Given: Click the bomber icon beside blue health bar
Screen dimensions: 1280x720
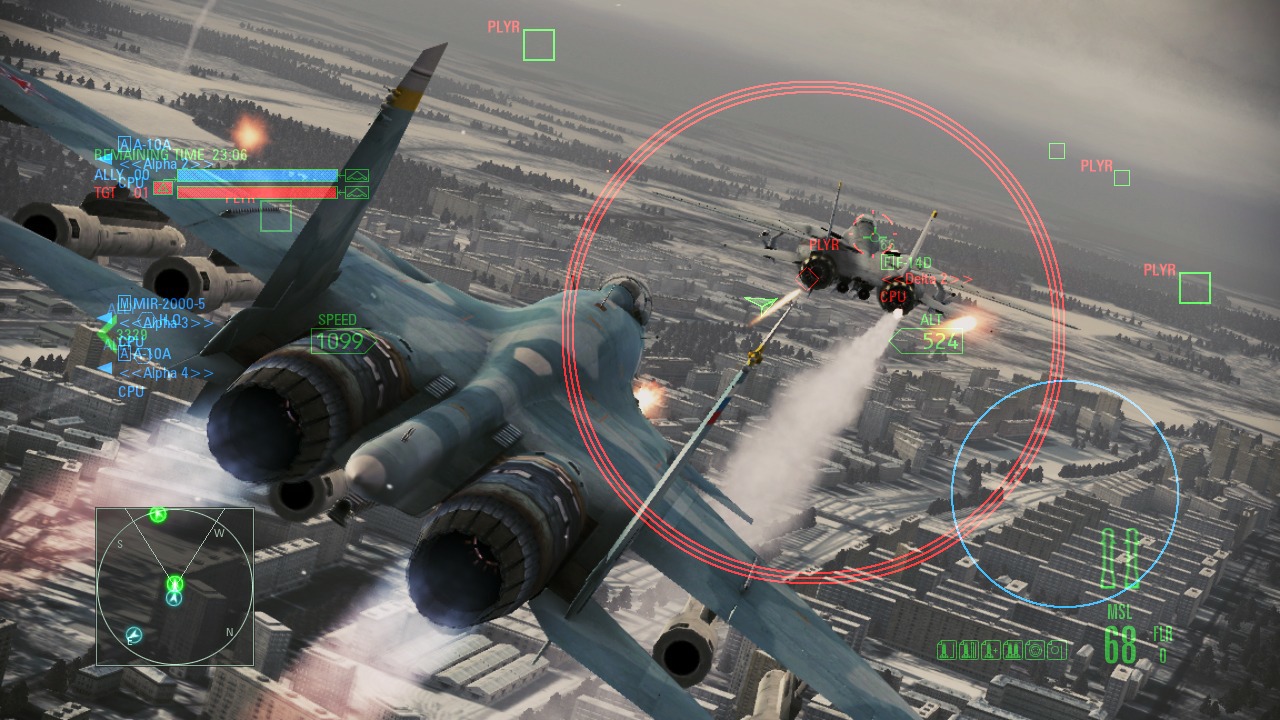Looking at the screenshot, I should pyautogui.click(x=356, y=176).
